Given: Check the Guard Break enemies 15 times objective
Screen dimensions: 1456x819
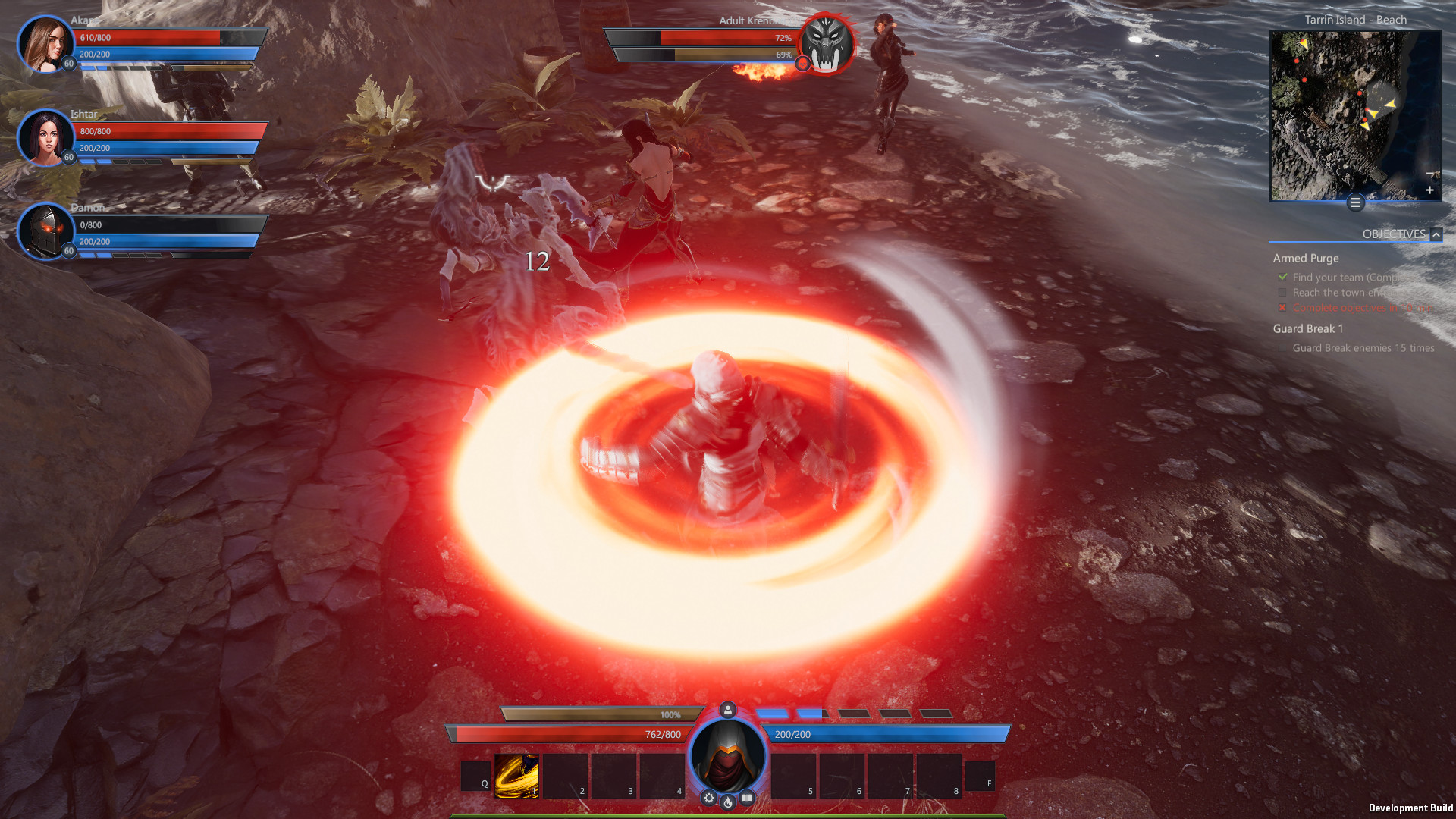Looking at the screenshot, I should pyautogui.click(x=1362, y=348).
